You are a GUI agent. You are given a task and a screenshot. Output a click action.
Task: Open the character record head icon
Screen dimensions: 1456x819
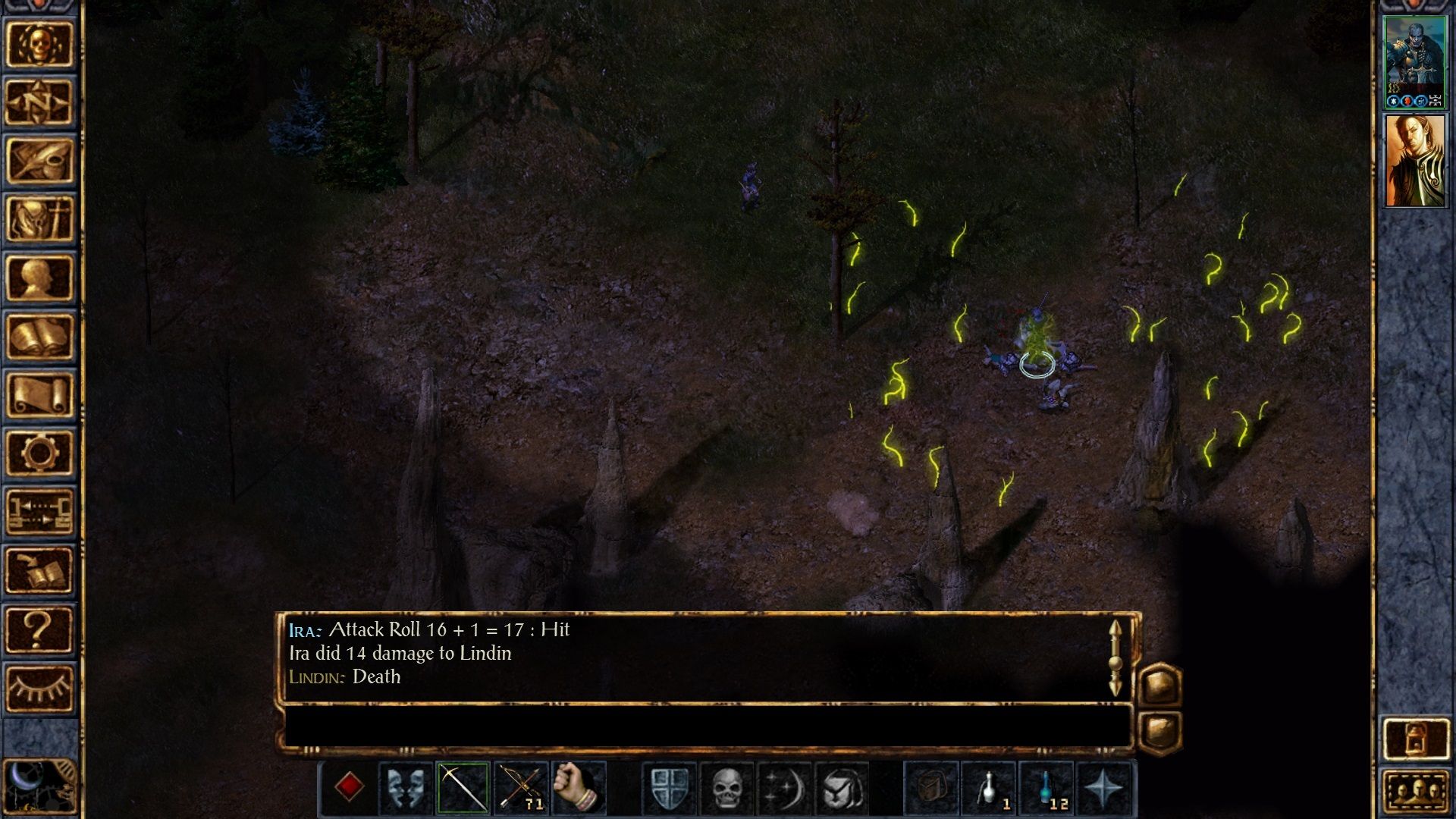pyautogui.click(x=39, y=278)
